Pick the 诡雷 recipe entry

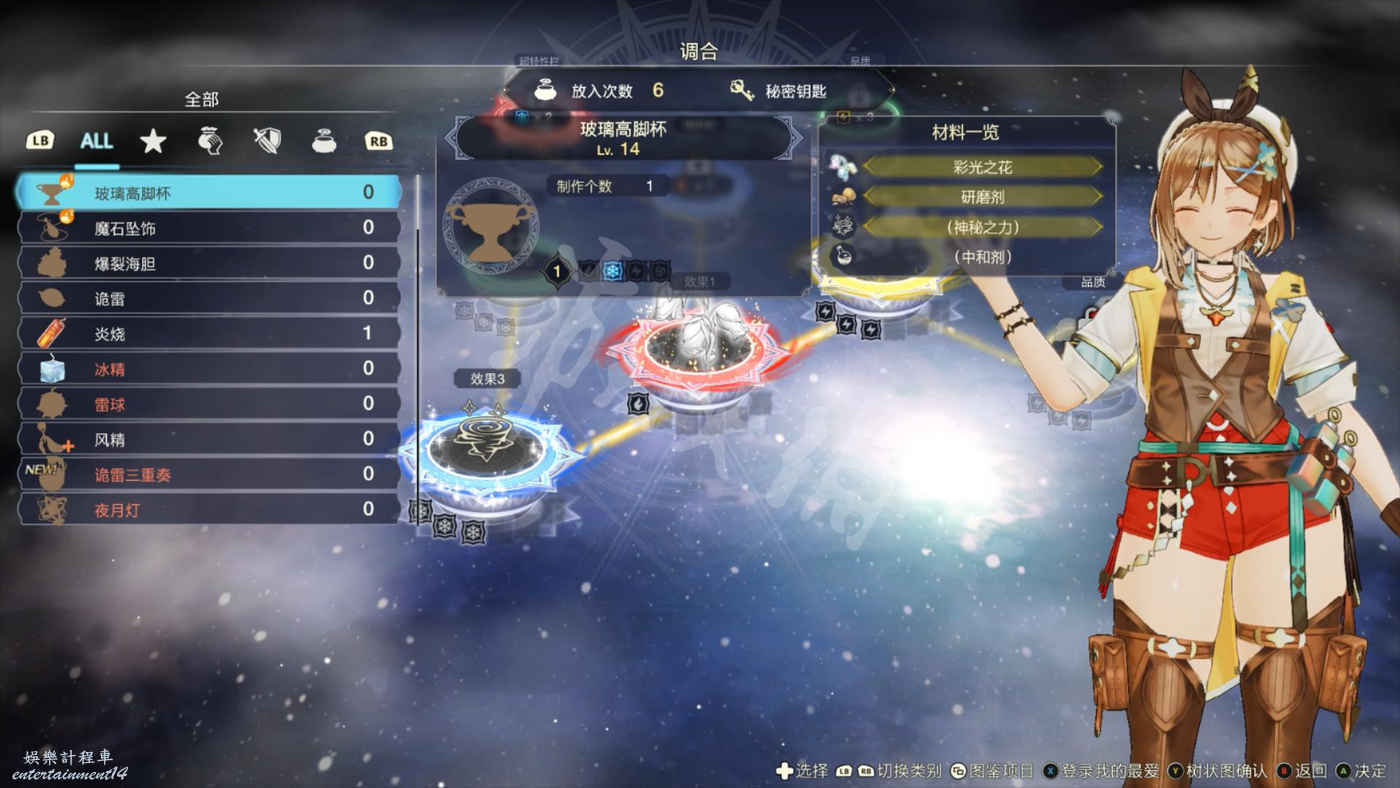[x=210, y=298]
